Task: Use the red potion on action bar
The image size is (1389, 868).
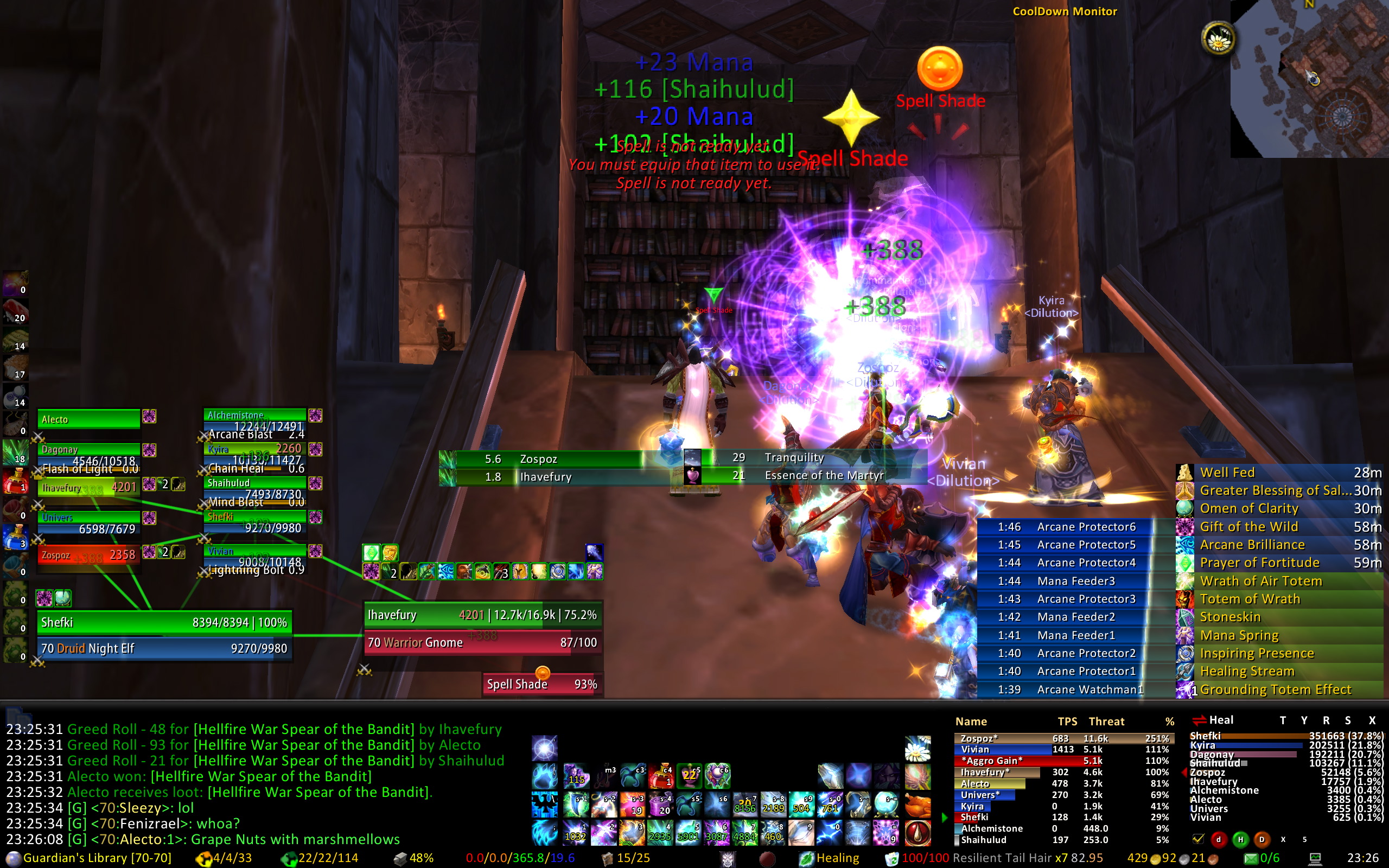Action: [661, 776]
